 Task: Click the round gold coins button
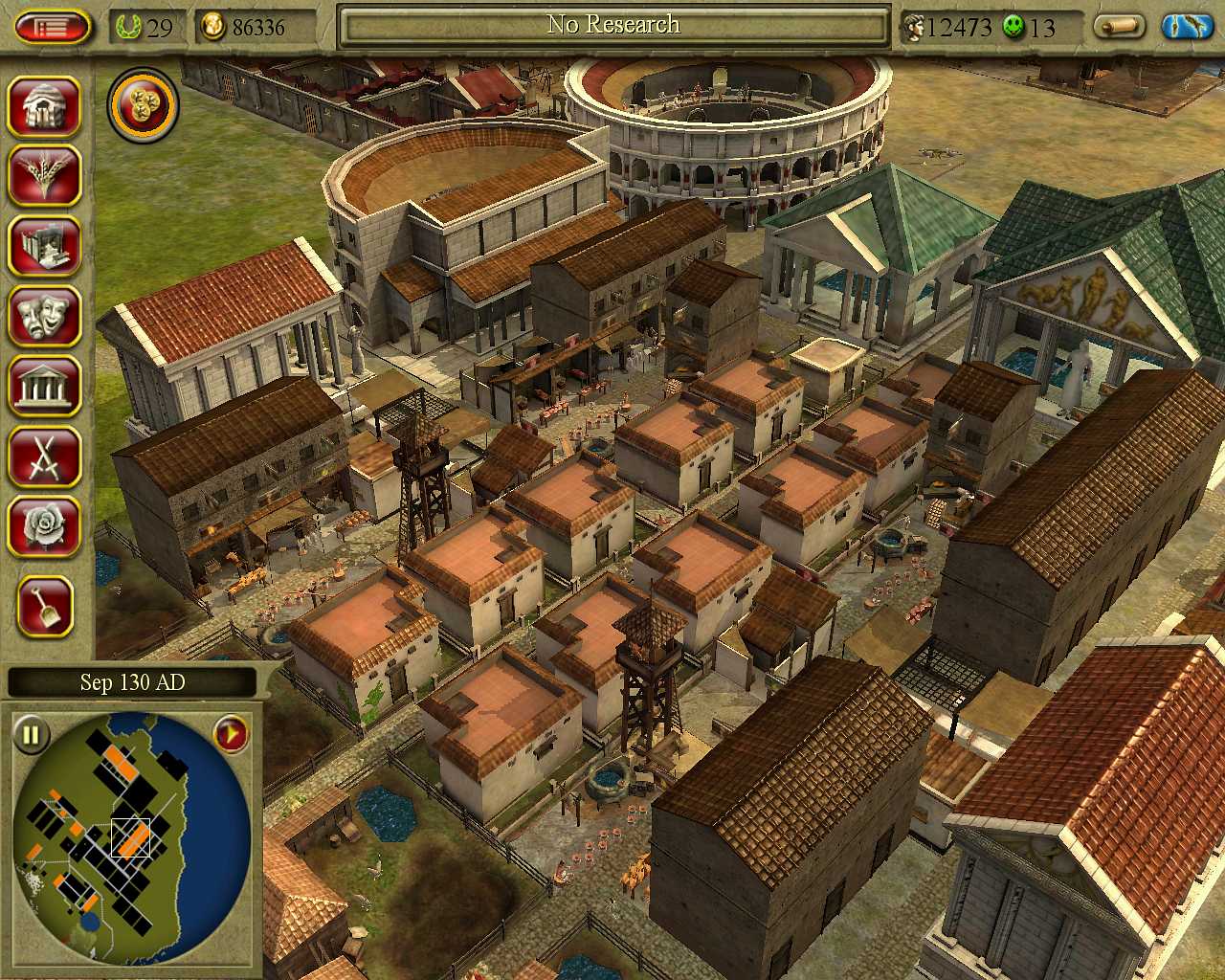click(144, 105)
